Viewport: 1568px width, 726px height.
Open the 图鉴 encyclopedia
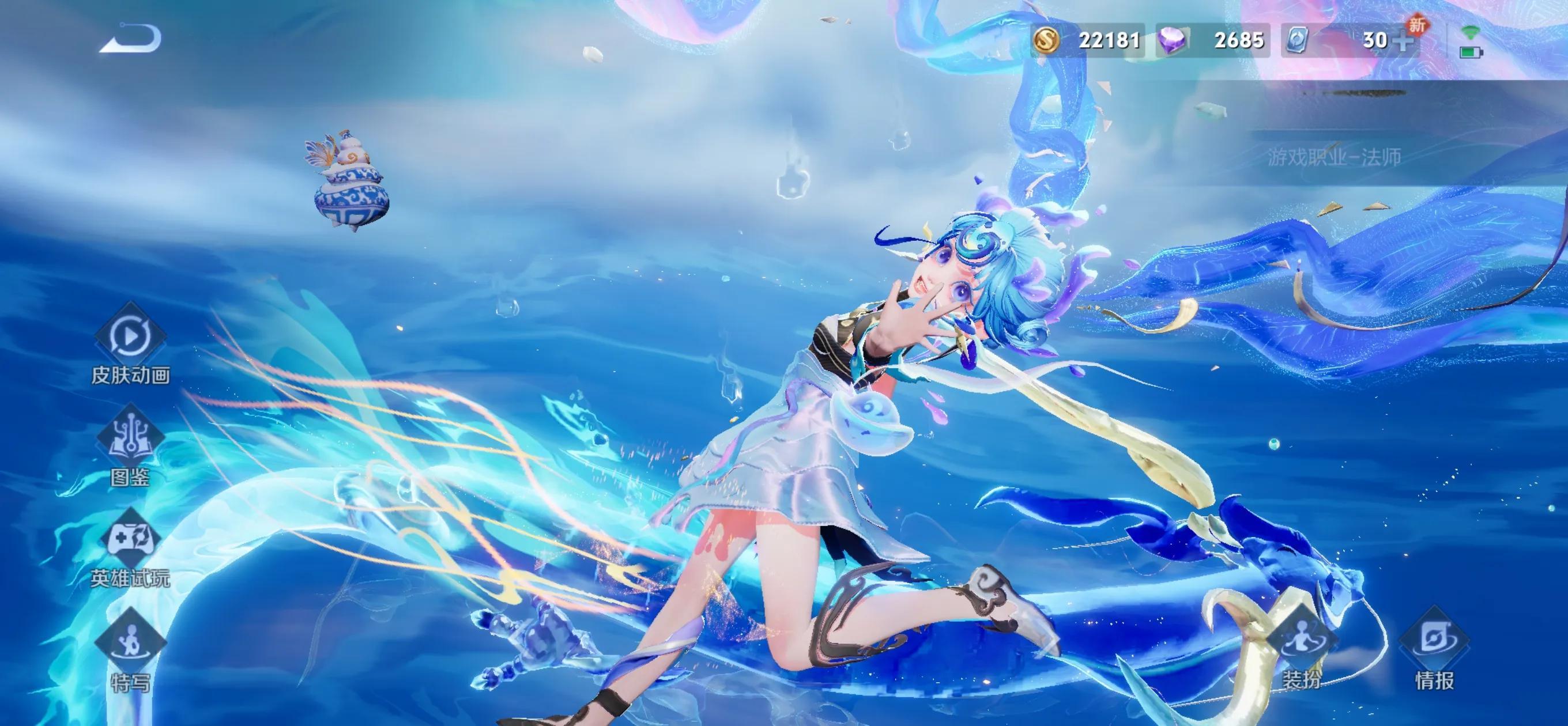(130, 437)
